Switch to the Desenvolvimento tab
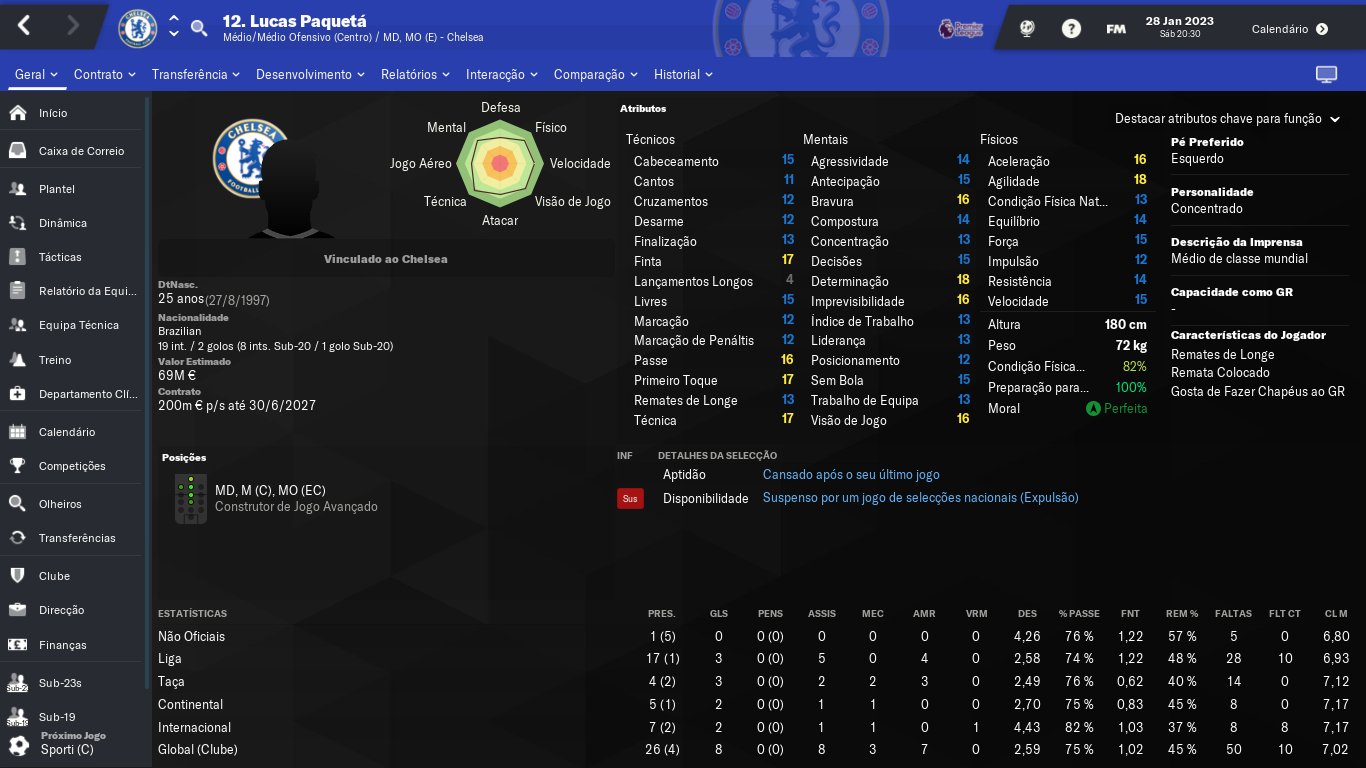 pyautogui.click(x=310, y=74)
